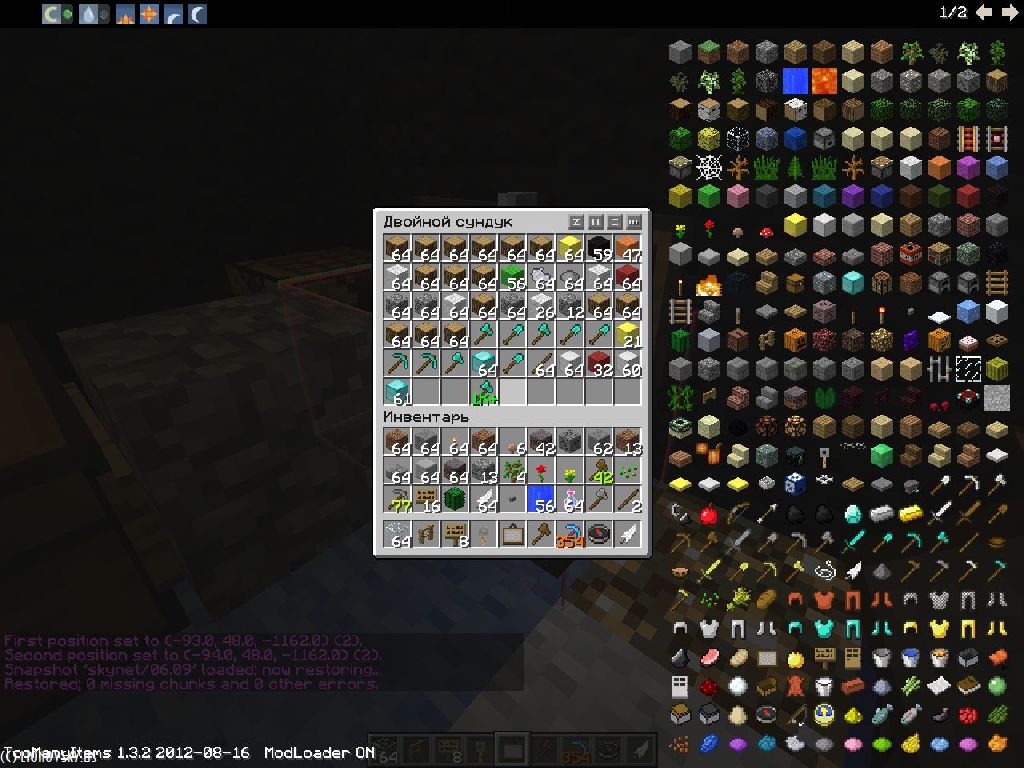Set time to noon with sun icon
Screen dimensions: 1024x768
148,14
